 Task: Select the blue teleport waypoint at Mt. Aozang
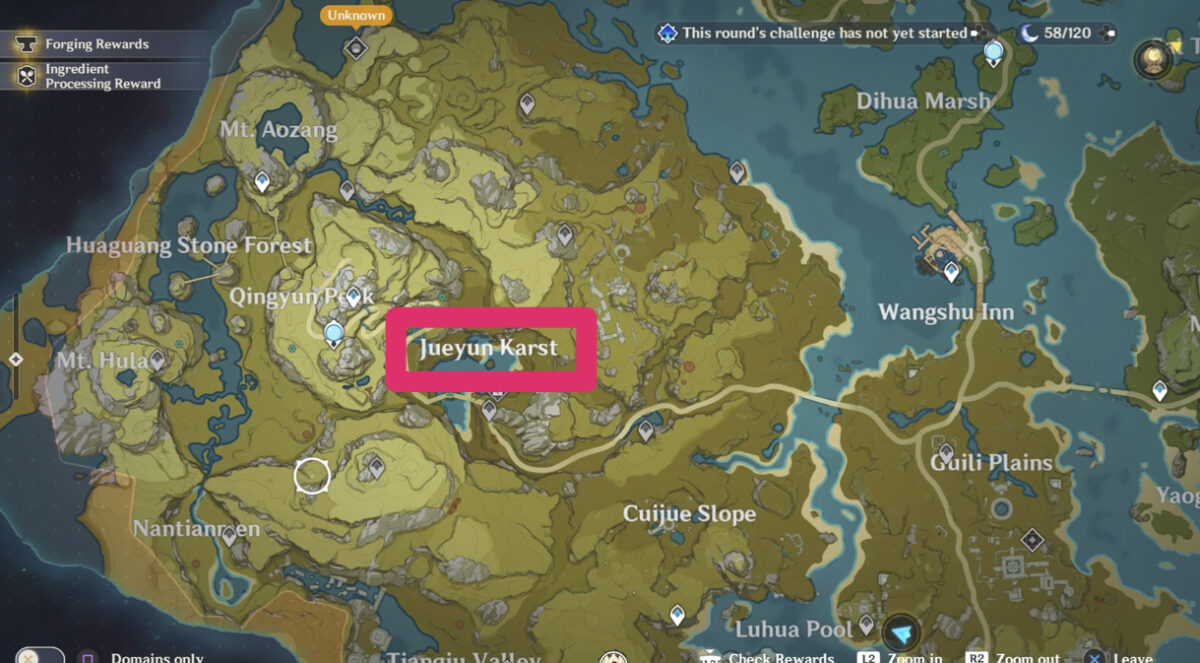(x=262, y=182)
